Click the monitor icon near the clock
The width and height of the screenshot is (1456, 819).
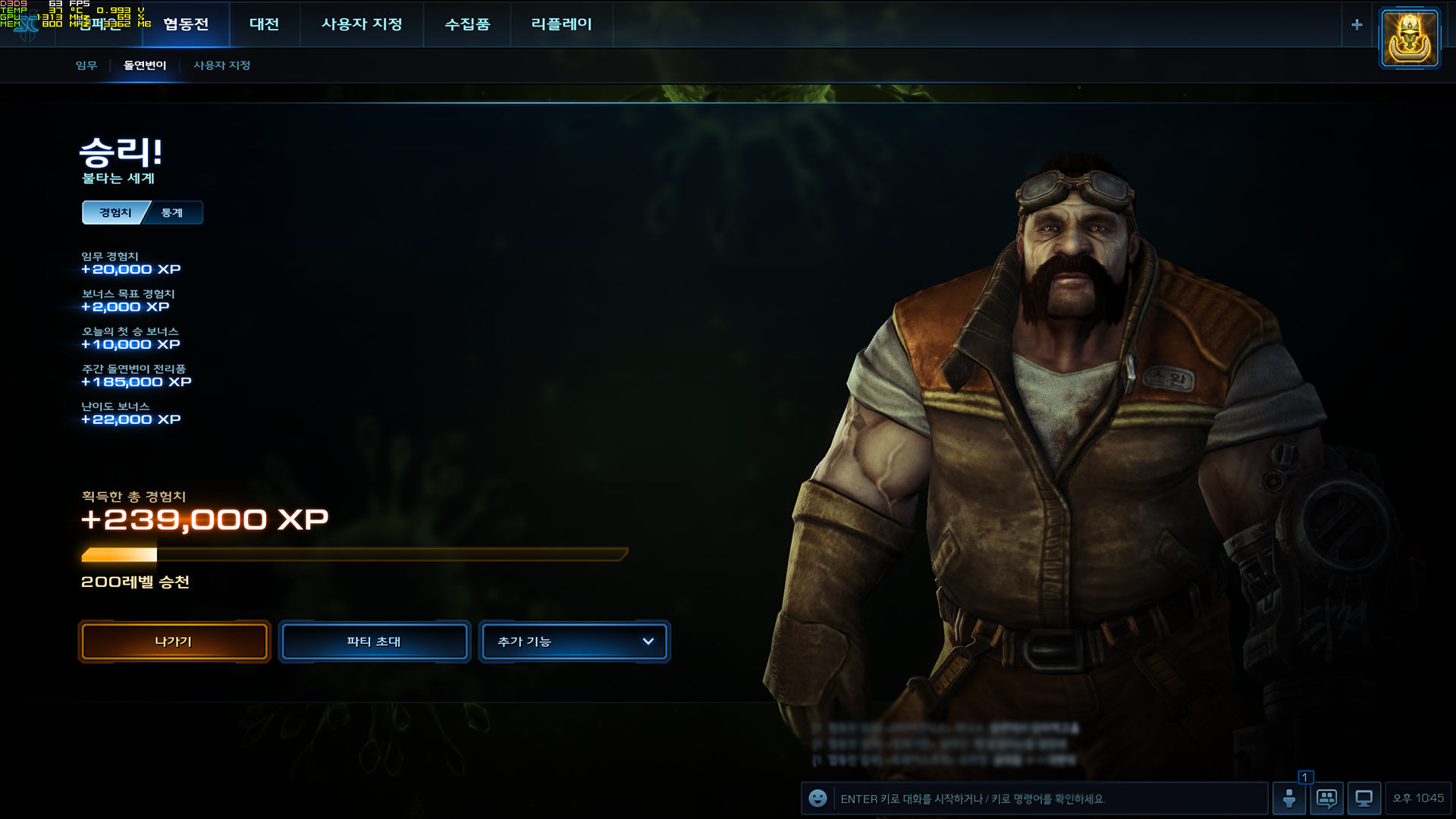pos(1363,799)
